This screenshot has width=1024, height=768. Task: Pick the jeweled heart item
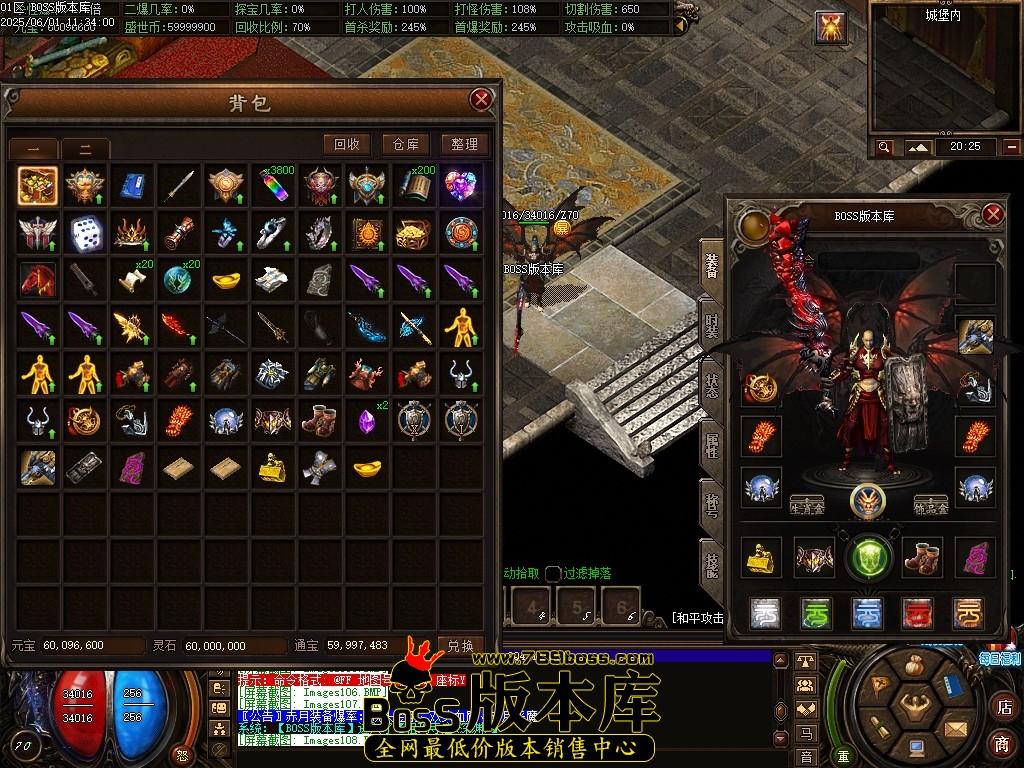click(460, 185)
